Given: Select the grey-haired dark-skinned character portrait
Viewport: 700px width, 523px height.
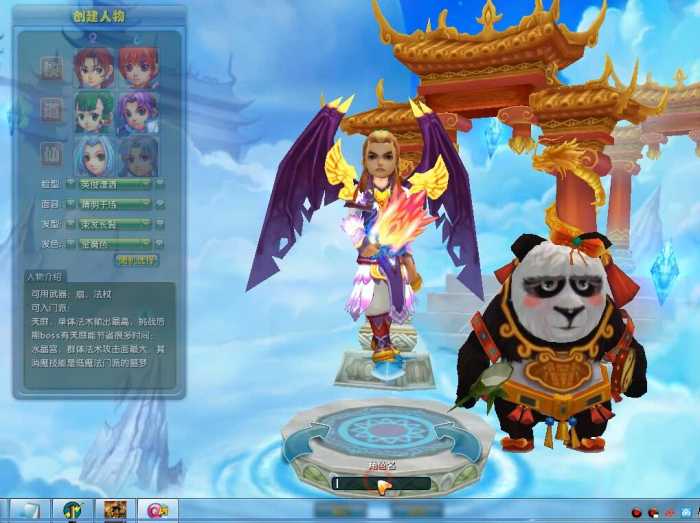Looking at the screenshot, I should tap(138, 156).
